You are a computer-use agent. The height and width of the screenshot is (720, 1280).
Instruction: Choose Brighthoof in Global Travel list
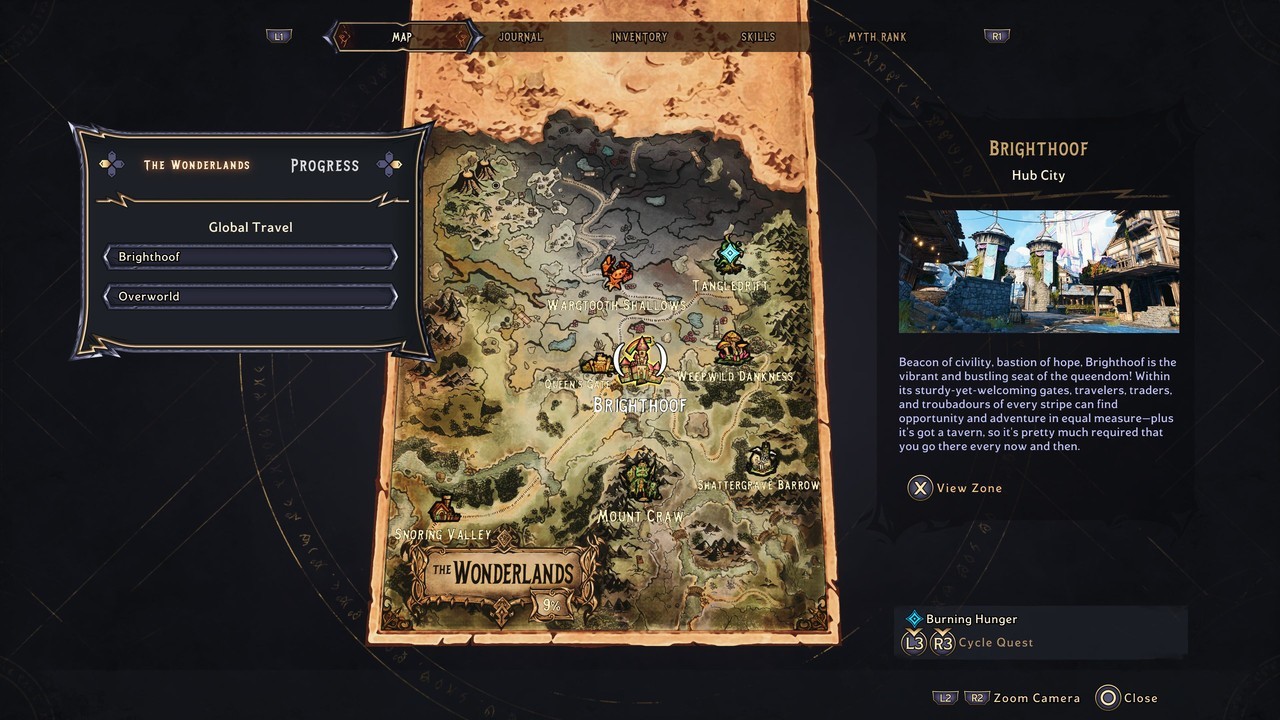250,257
